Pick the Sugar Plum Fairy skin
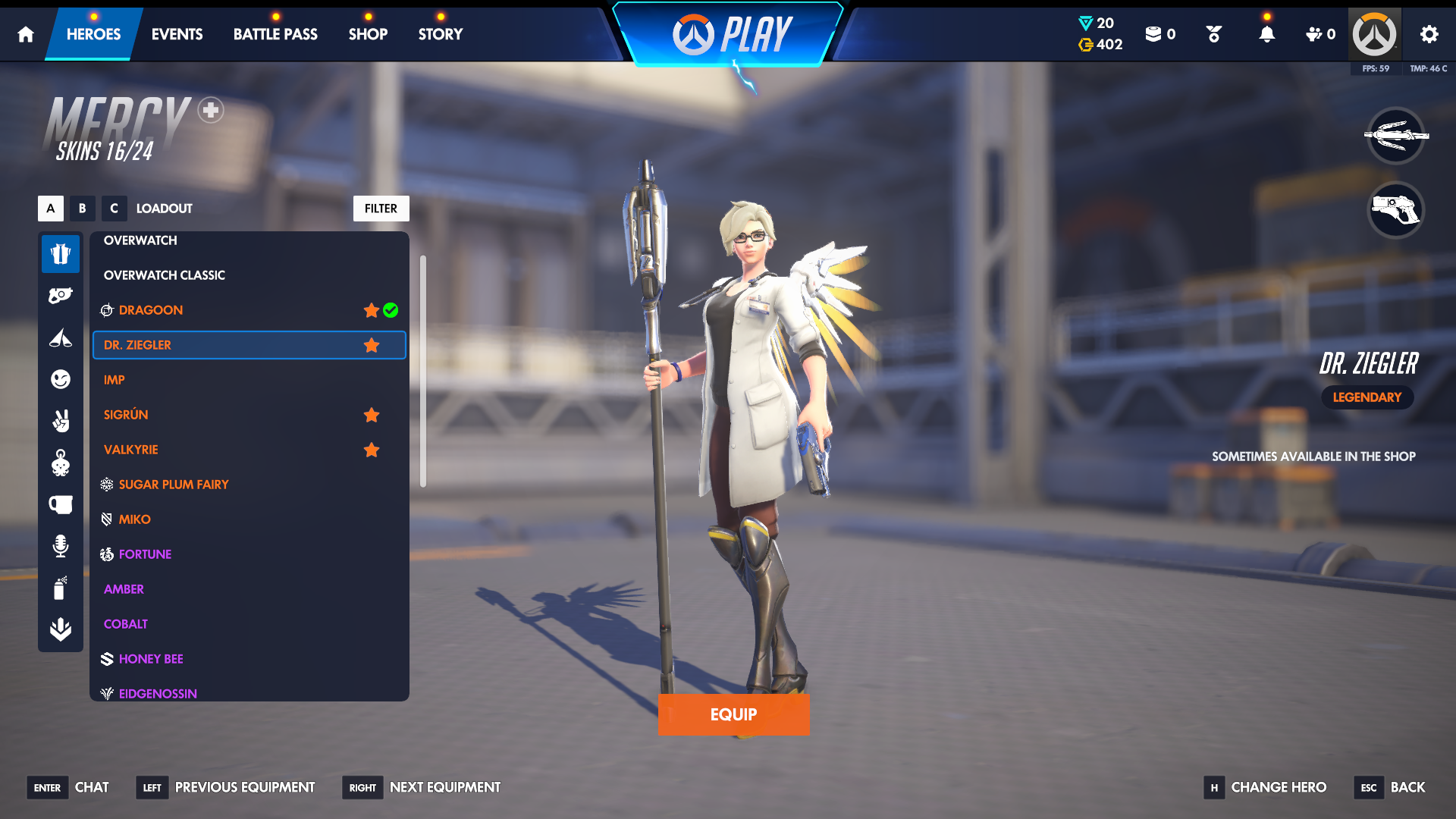 174,485
